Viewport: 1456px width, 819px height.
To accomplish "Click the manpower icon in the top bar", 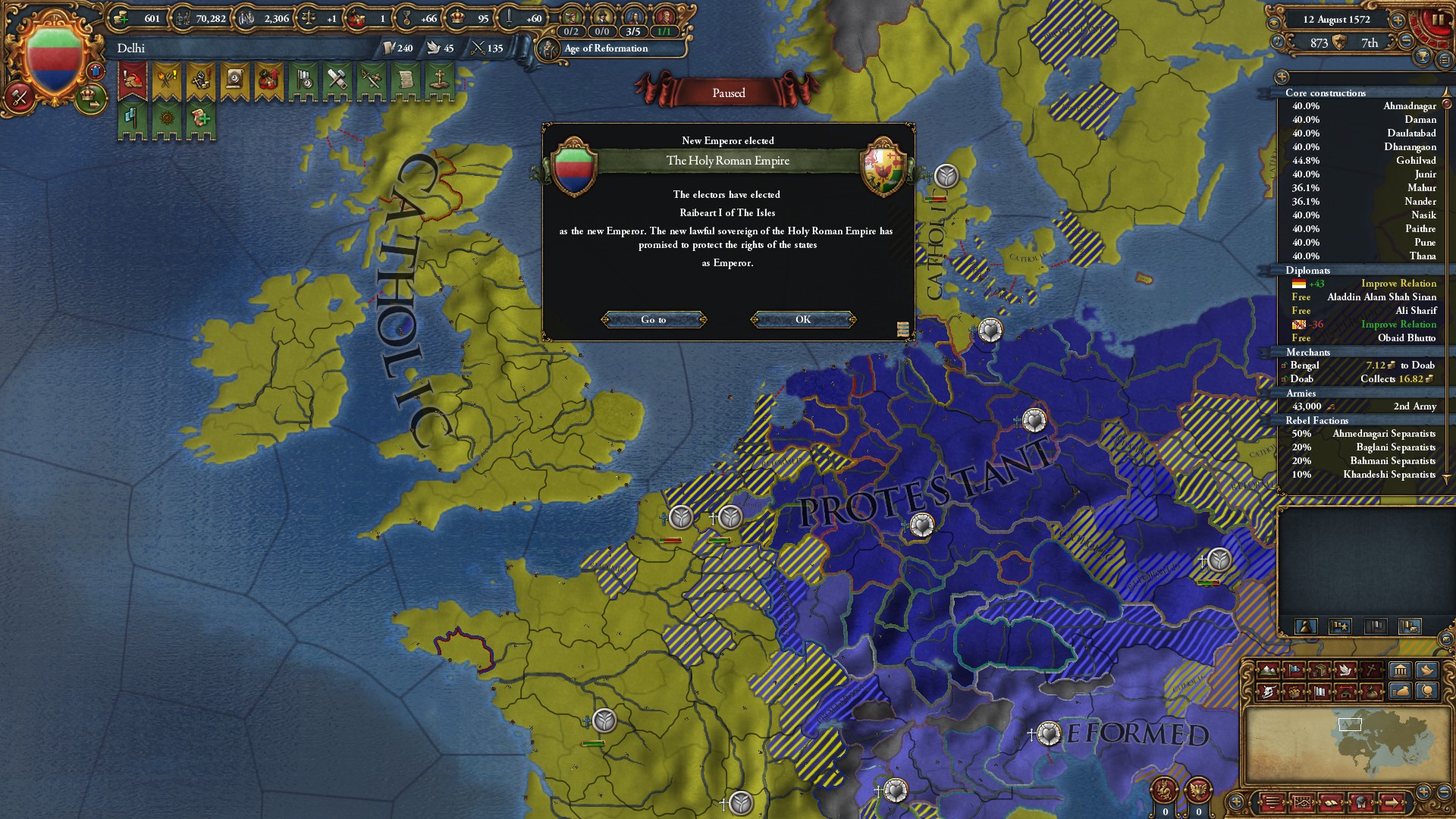I will [x=184, y=17].
